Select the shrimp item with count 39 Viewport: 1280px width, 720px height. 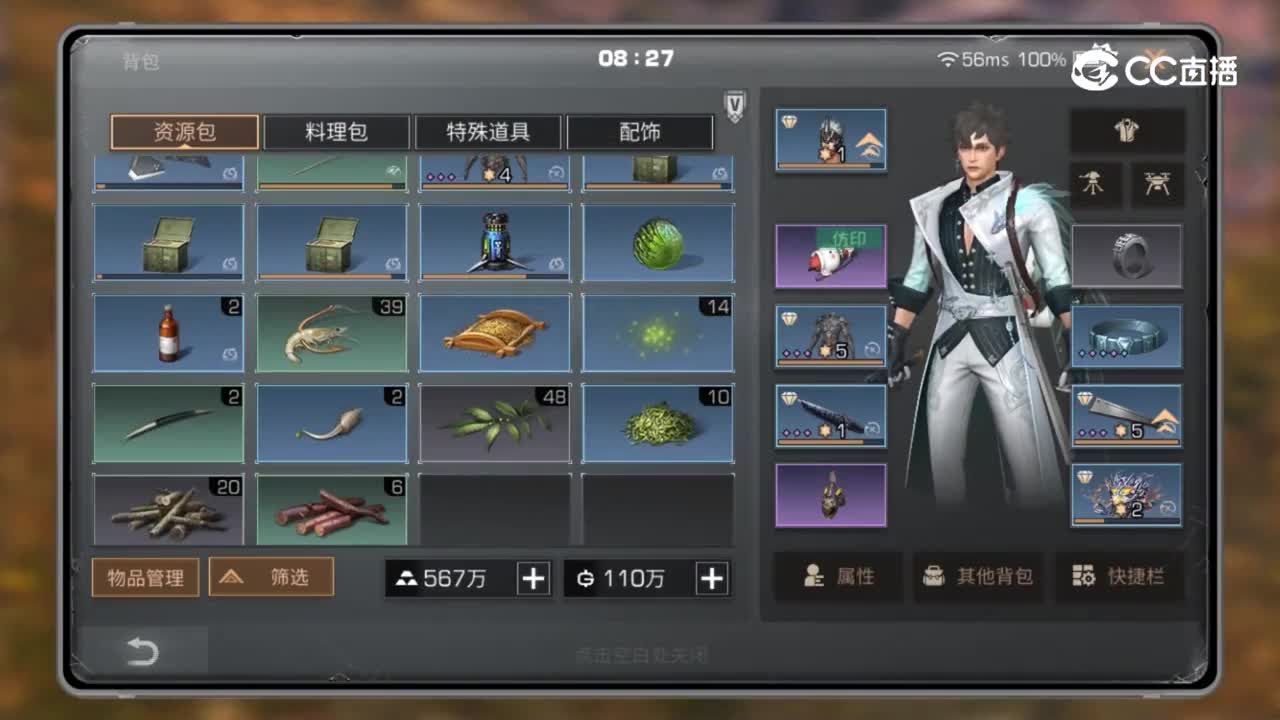331,333
